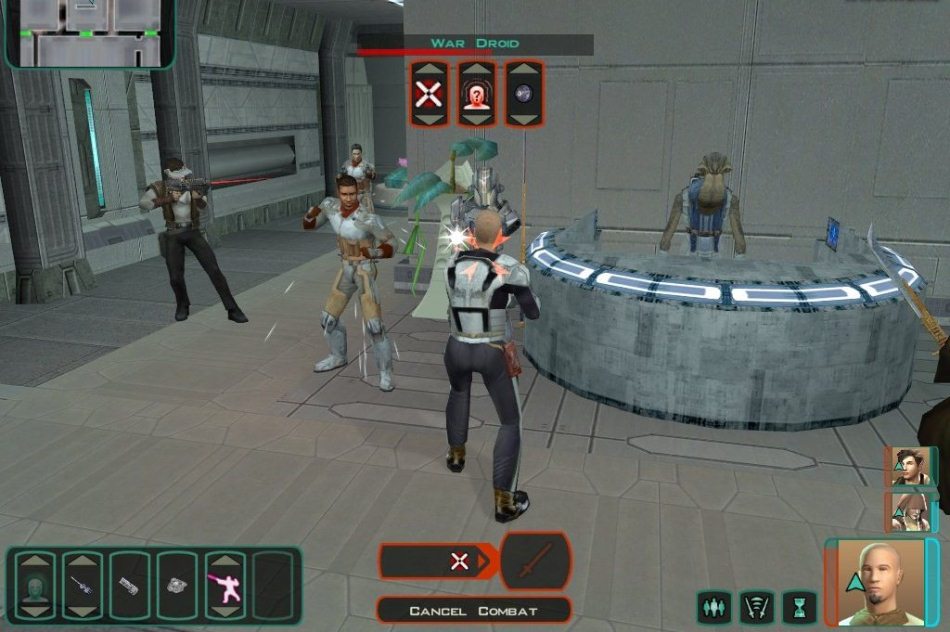Image resolution: width=950 pixels, height=632 pixels.
Task: Select the attack action on the War Droid
Action: pos(428,94)
